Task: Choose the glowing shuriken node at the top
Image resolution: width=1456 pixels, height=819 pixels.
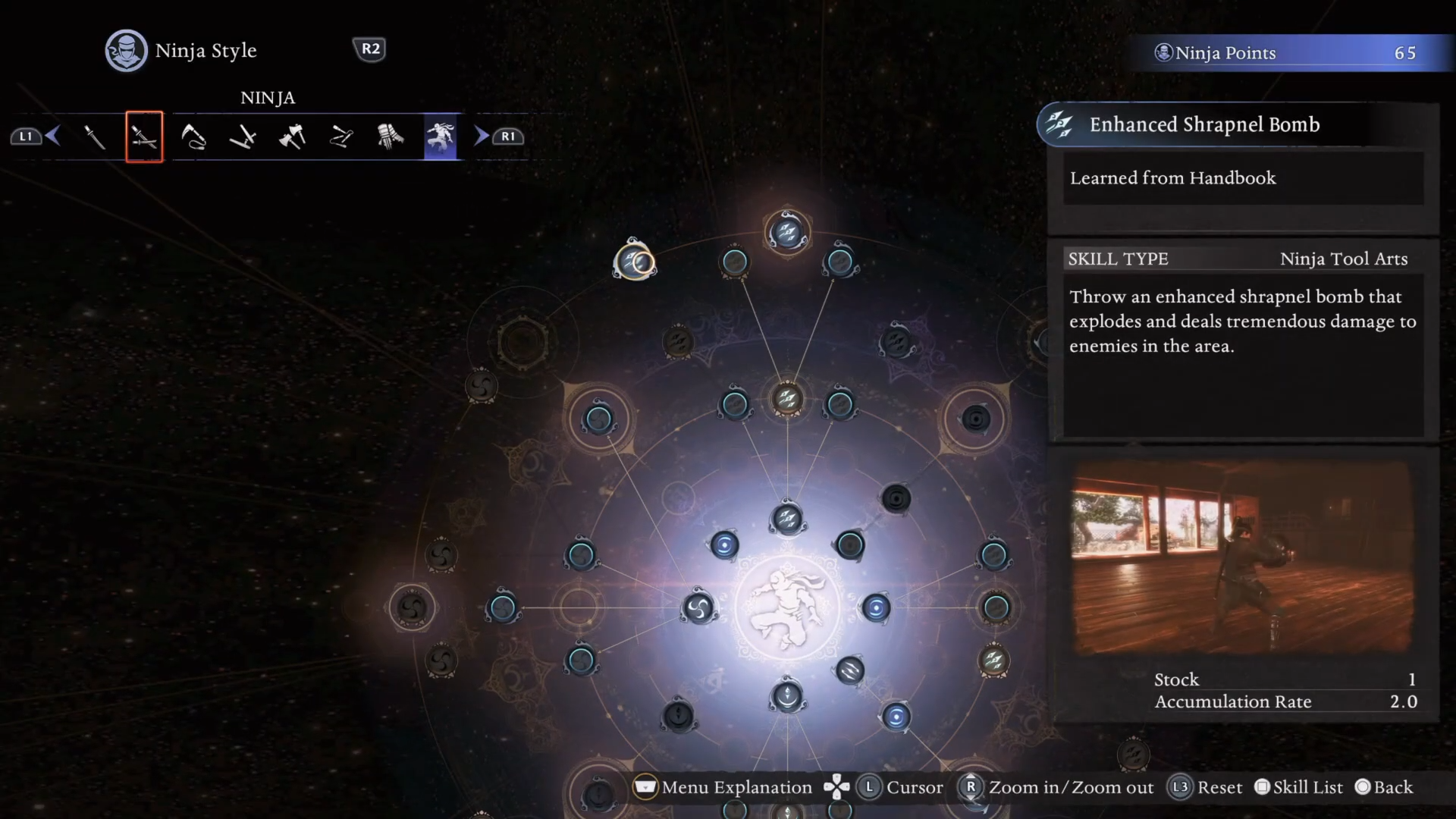Action: point(787,231)
